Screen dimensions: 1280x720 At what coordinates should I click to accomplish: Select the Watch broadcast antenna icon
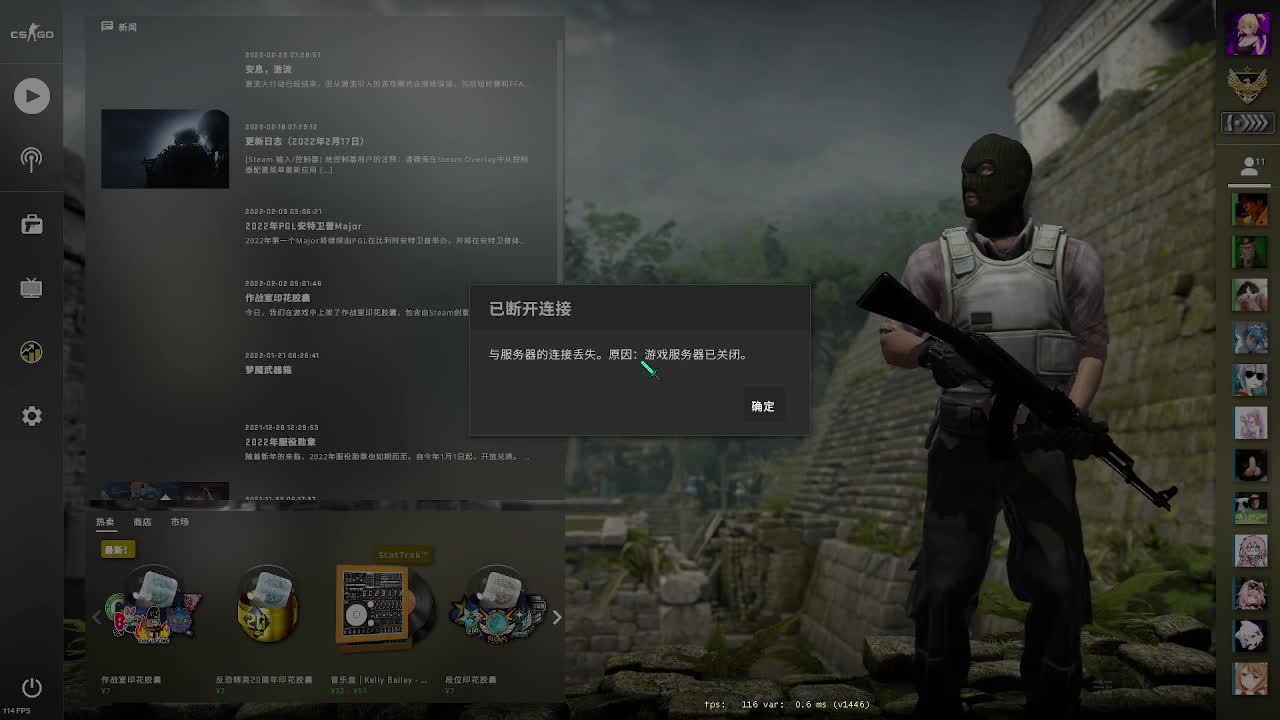[31, 160]
